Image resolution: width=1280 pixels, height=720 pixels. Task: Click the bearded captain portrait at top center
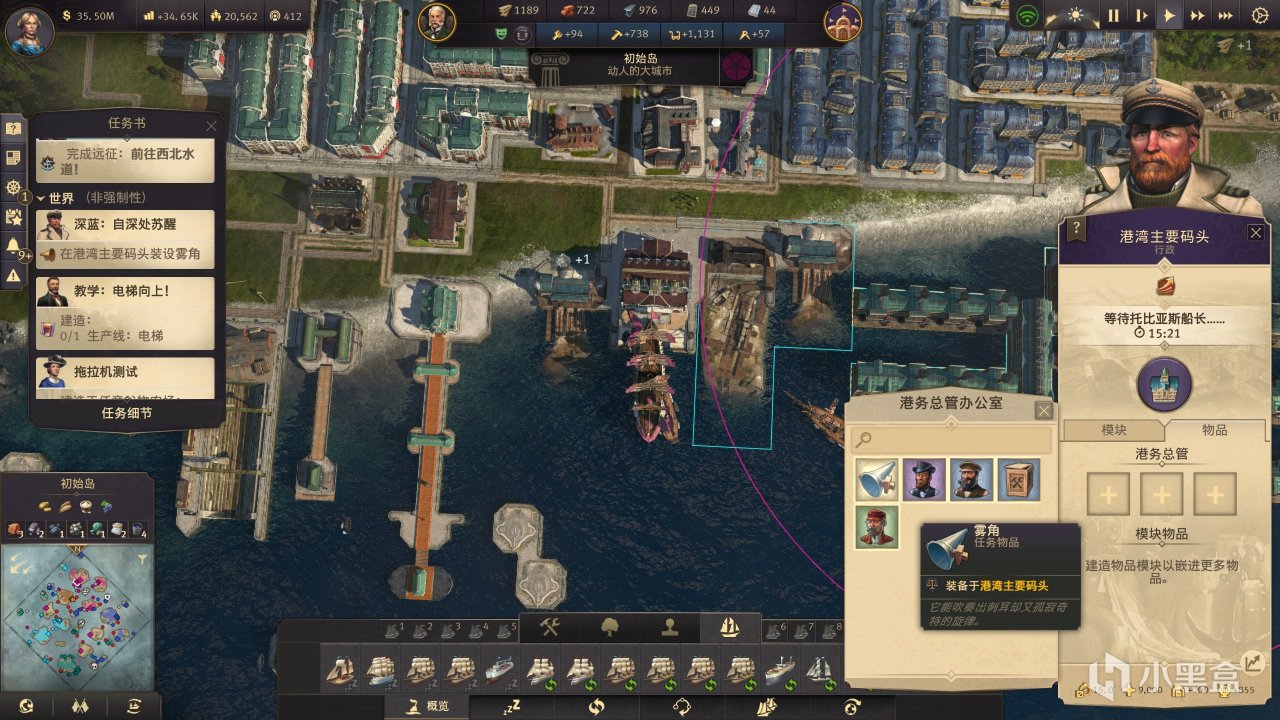click(x=437, y=22)
